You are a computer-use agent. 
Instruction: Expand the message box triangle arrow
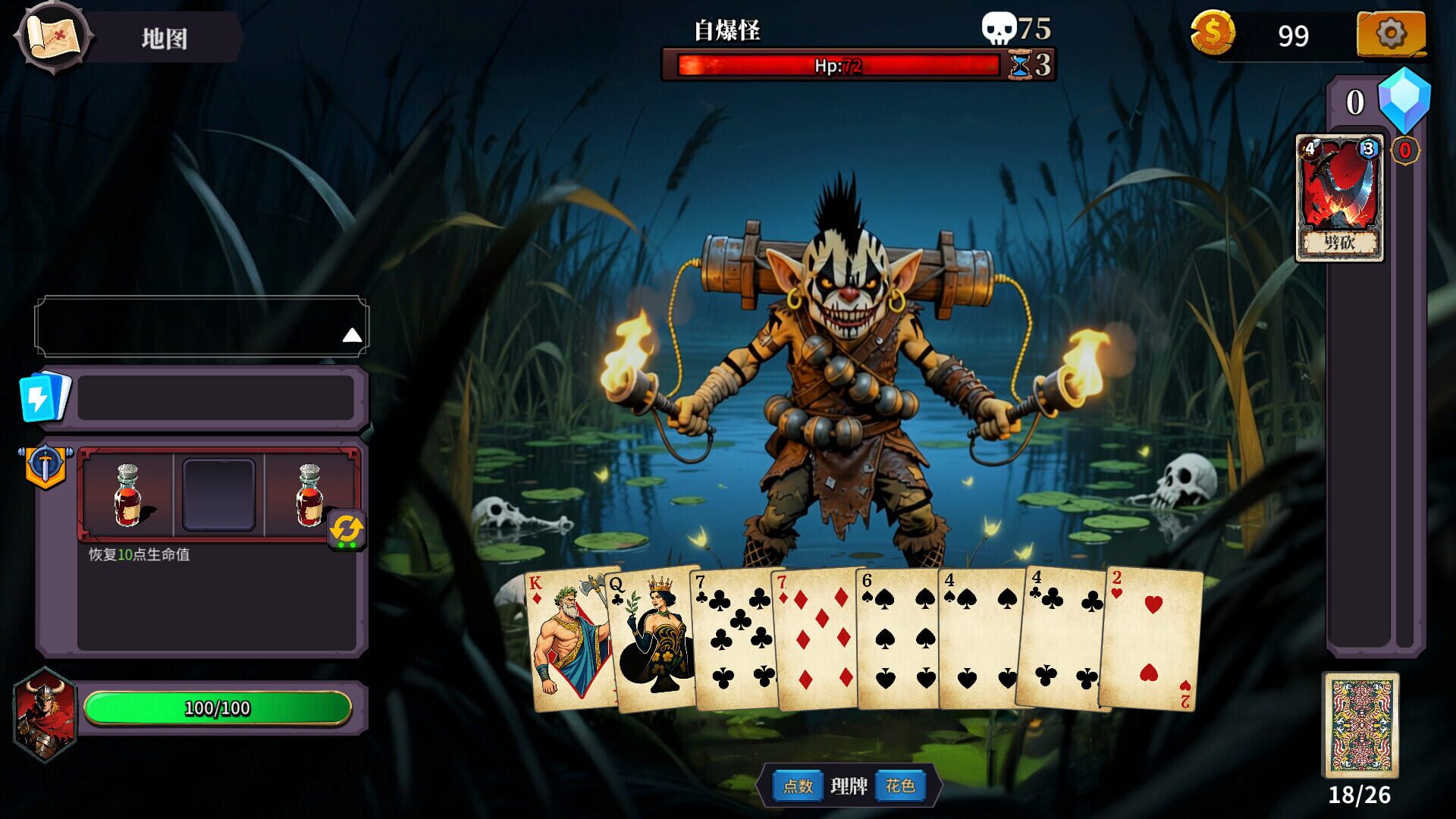pos(351,334)
